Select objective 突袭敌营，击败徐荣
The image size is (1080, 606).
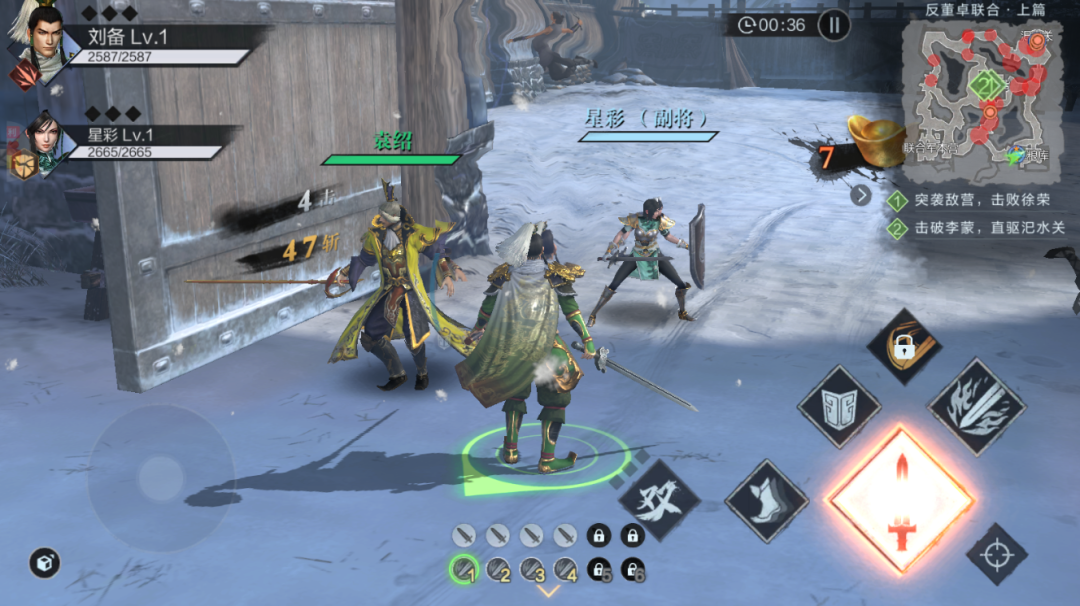tap(974, 200)
